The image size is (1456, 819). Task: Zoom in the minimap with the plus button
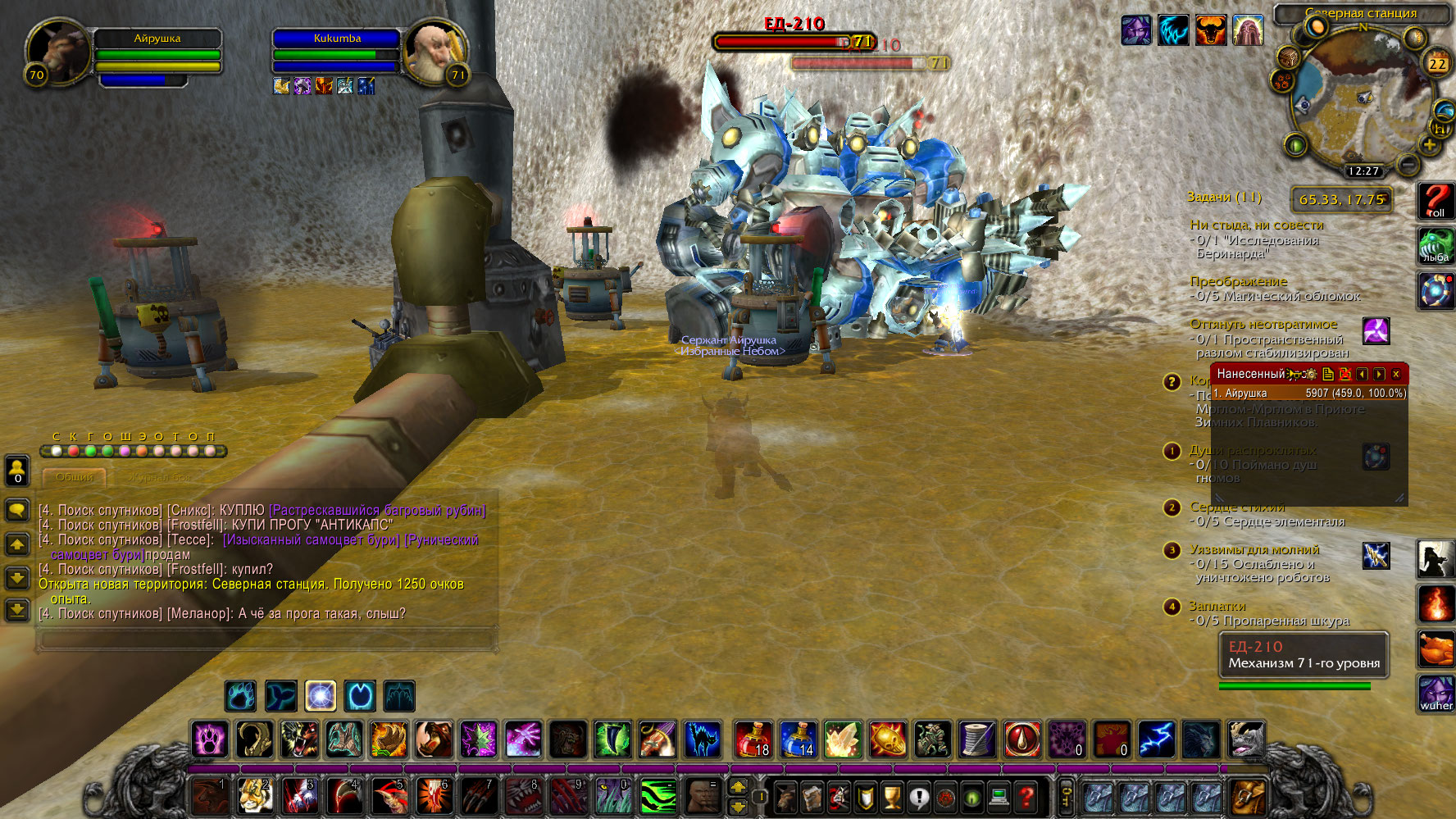tap(1429, 145)
